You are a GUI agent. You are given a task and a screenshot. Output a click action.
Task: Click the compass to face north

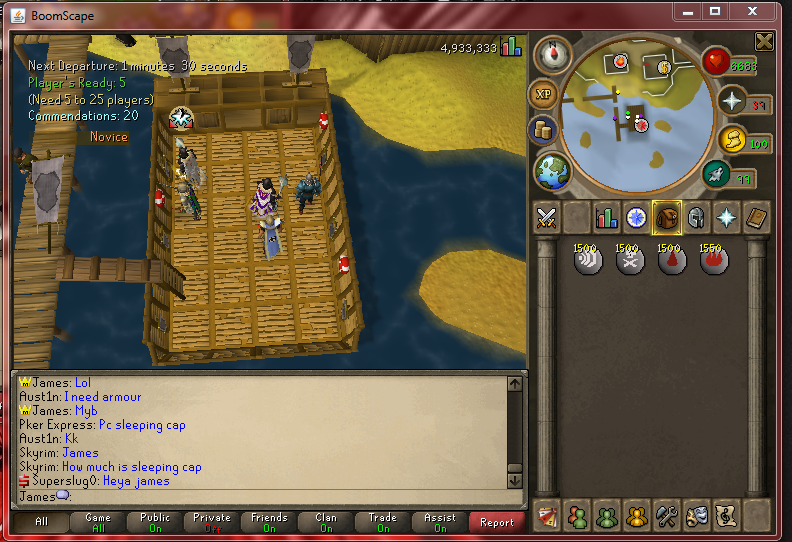[x=551, y=55]
